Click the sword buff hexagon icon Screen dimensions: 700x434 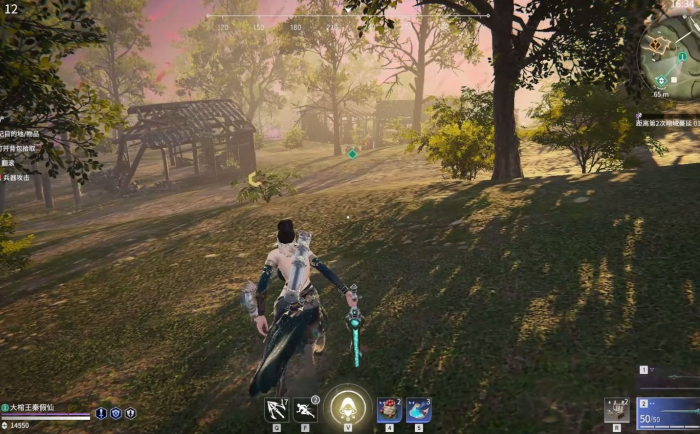click(101, 413)
